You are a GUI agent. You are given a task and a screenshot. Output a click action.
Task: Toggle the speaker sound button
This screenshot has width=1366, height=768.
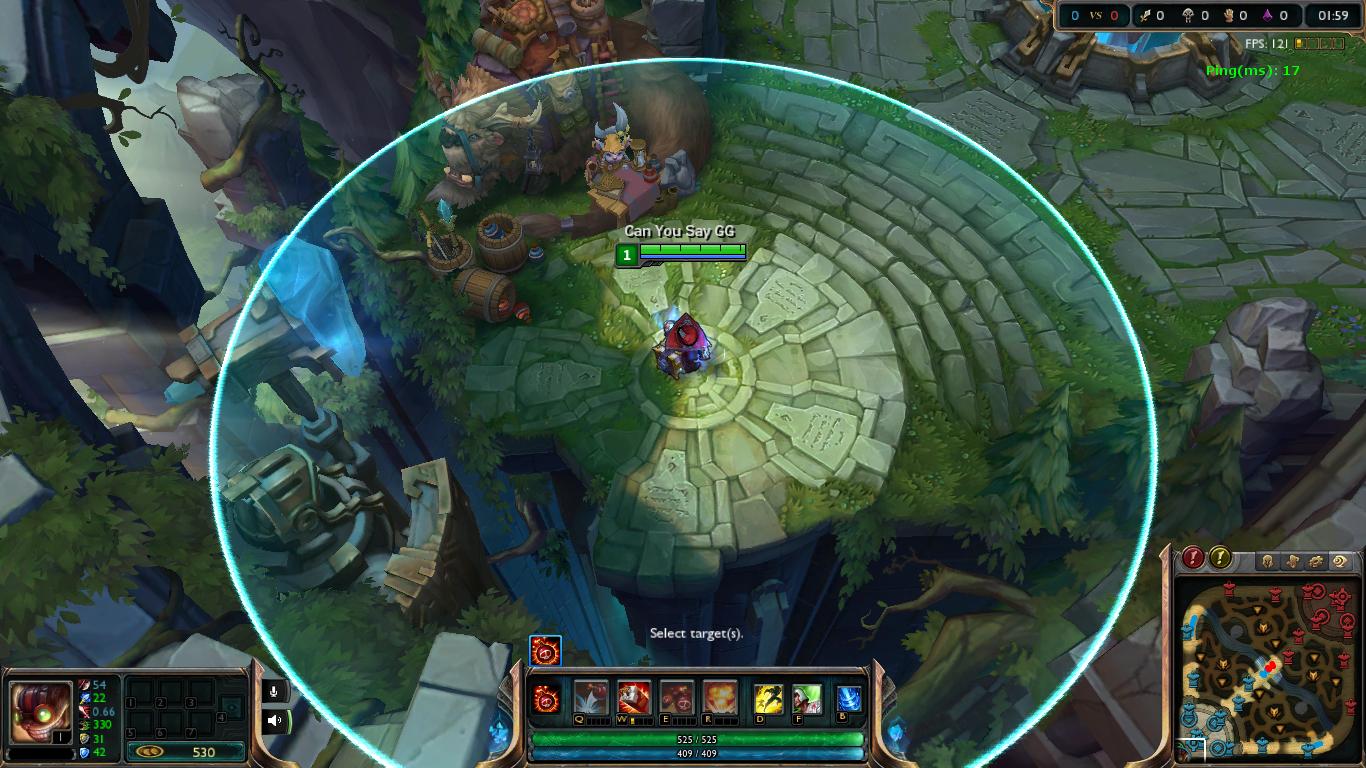click(x=274, y=719)
